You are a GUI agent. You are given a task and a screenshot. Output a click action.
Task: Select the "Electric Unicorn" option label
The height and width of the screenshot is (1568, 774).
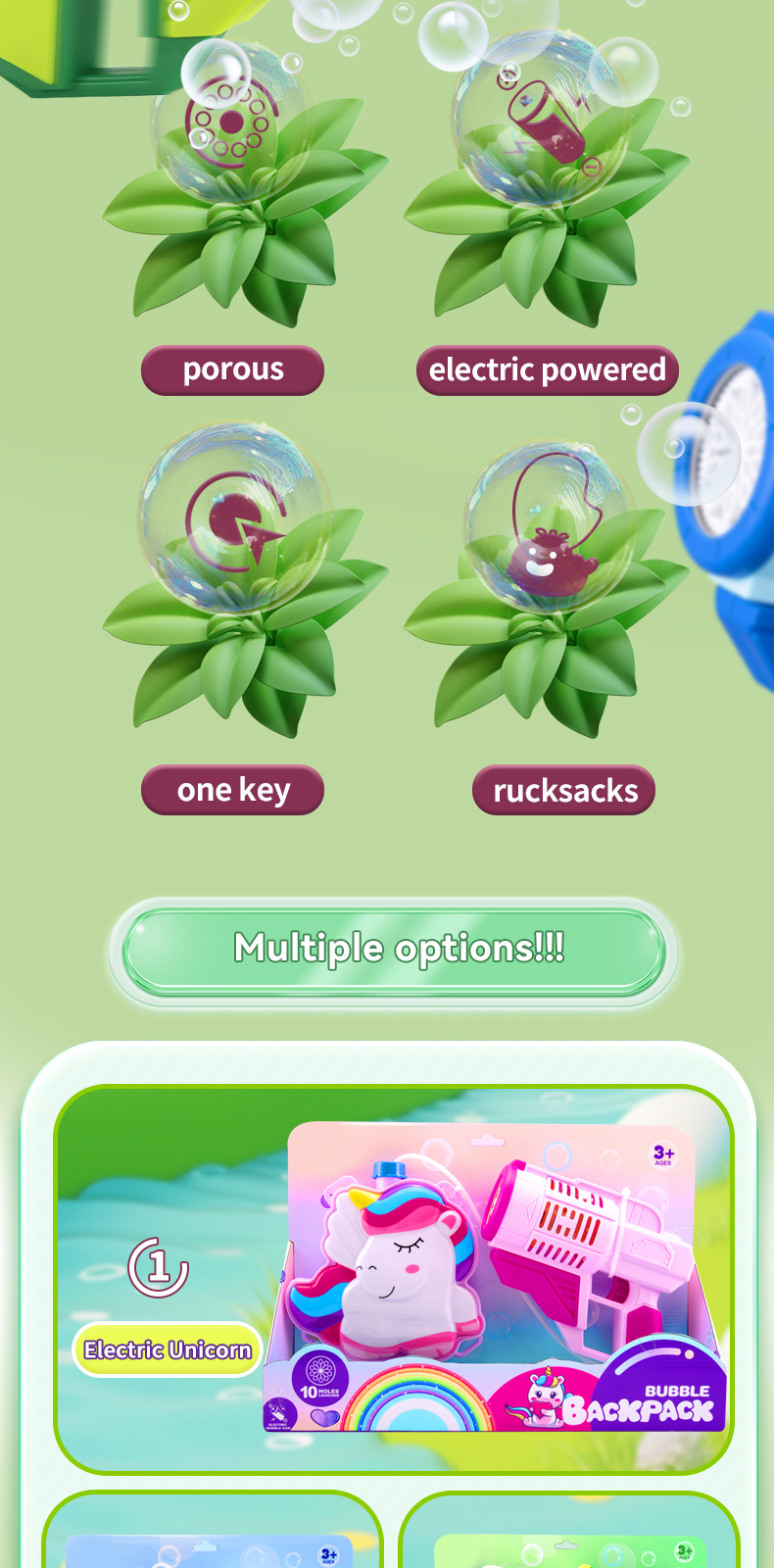point(168,1349)
